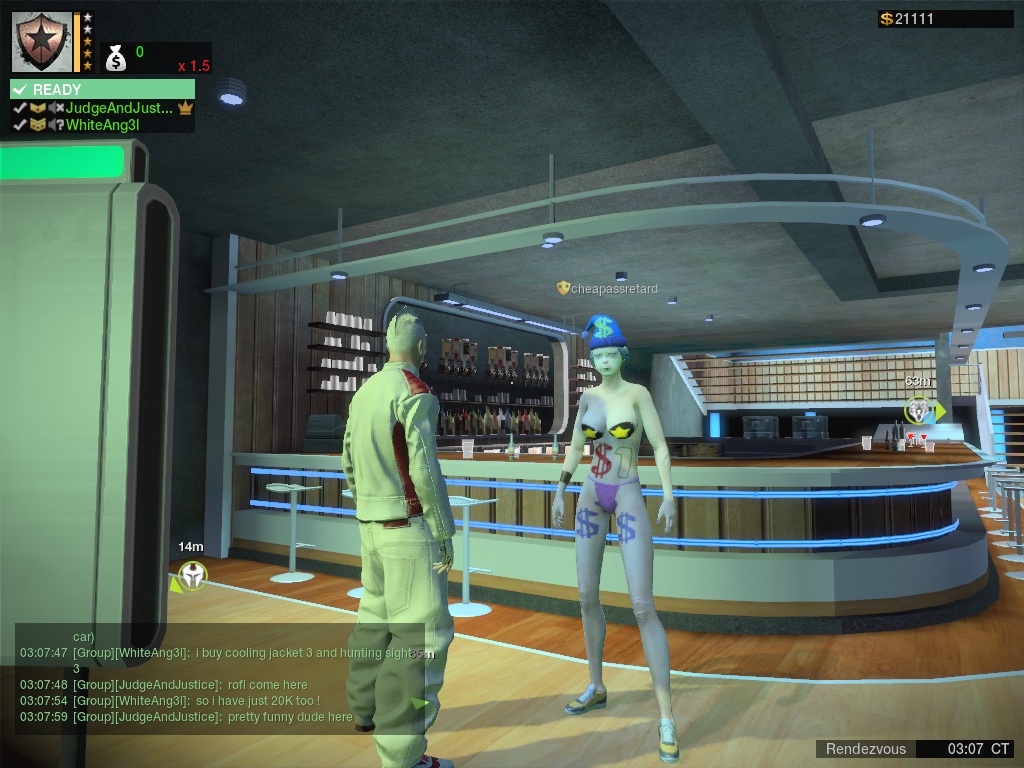Click the 63m objective marker
The width and height of the screenshot is (1024, 768).
(918, 409)
